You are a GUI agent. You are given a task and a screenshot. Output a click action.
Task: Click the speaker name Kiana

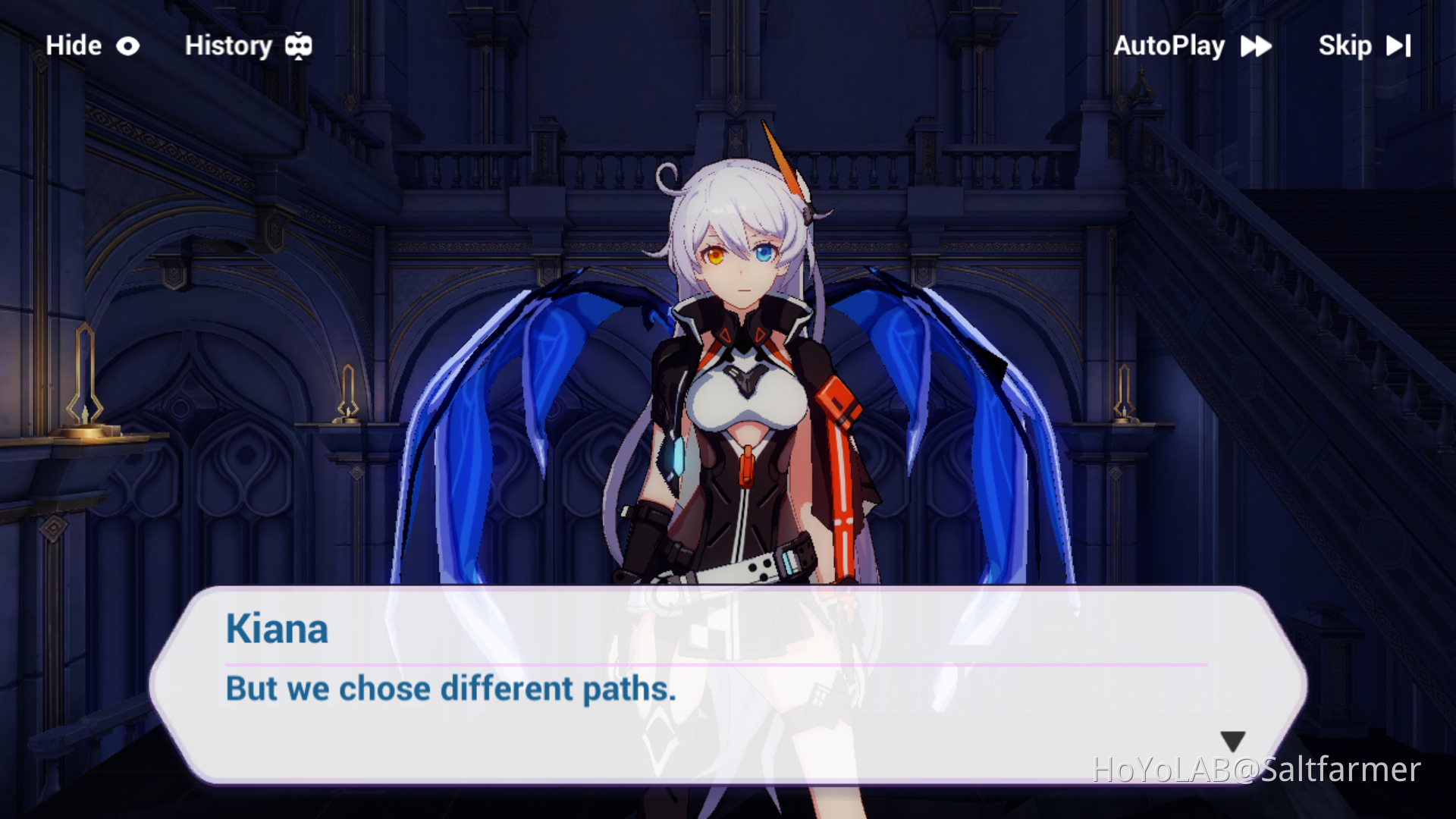[277, 629]
